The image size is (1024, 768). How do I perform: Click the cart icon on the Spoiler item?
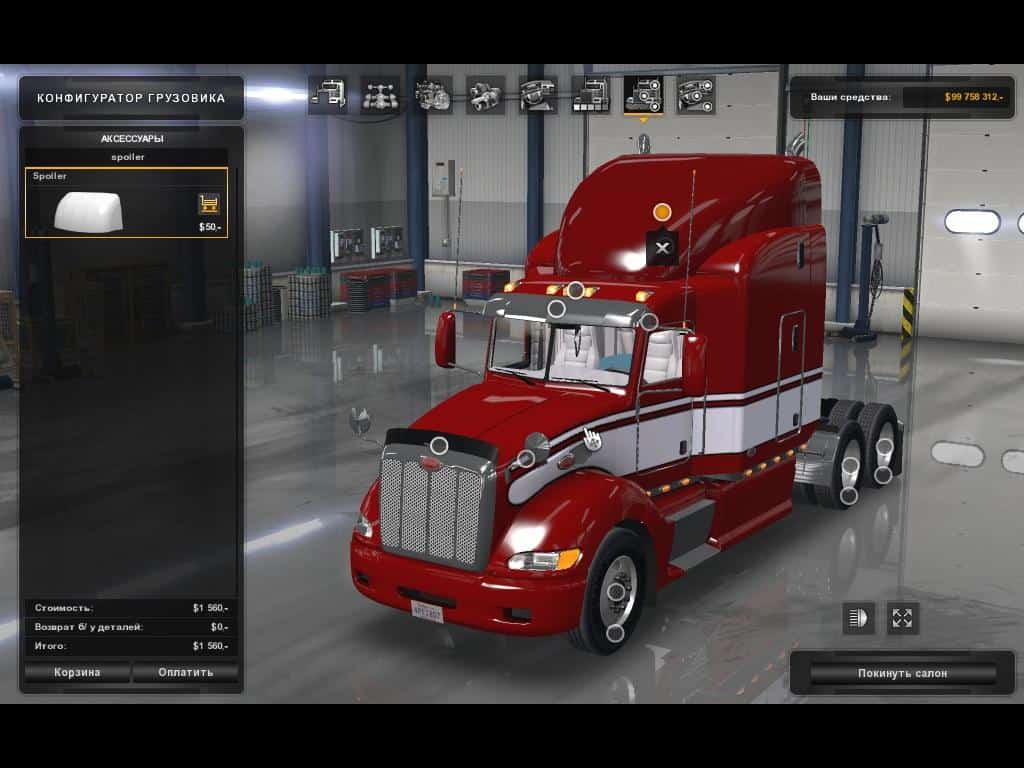[x=209, y=204]
